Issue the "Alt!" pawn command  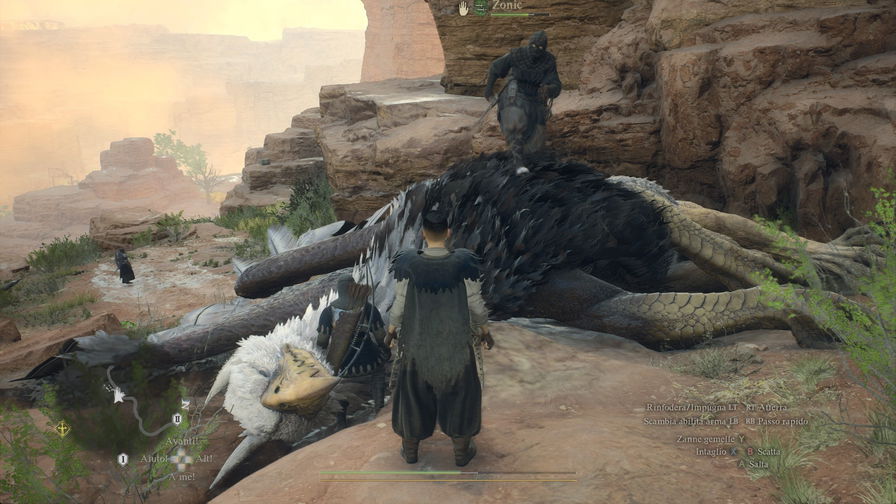[204, 459]
